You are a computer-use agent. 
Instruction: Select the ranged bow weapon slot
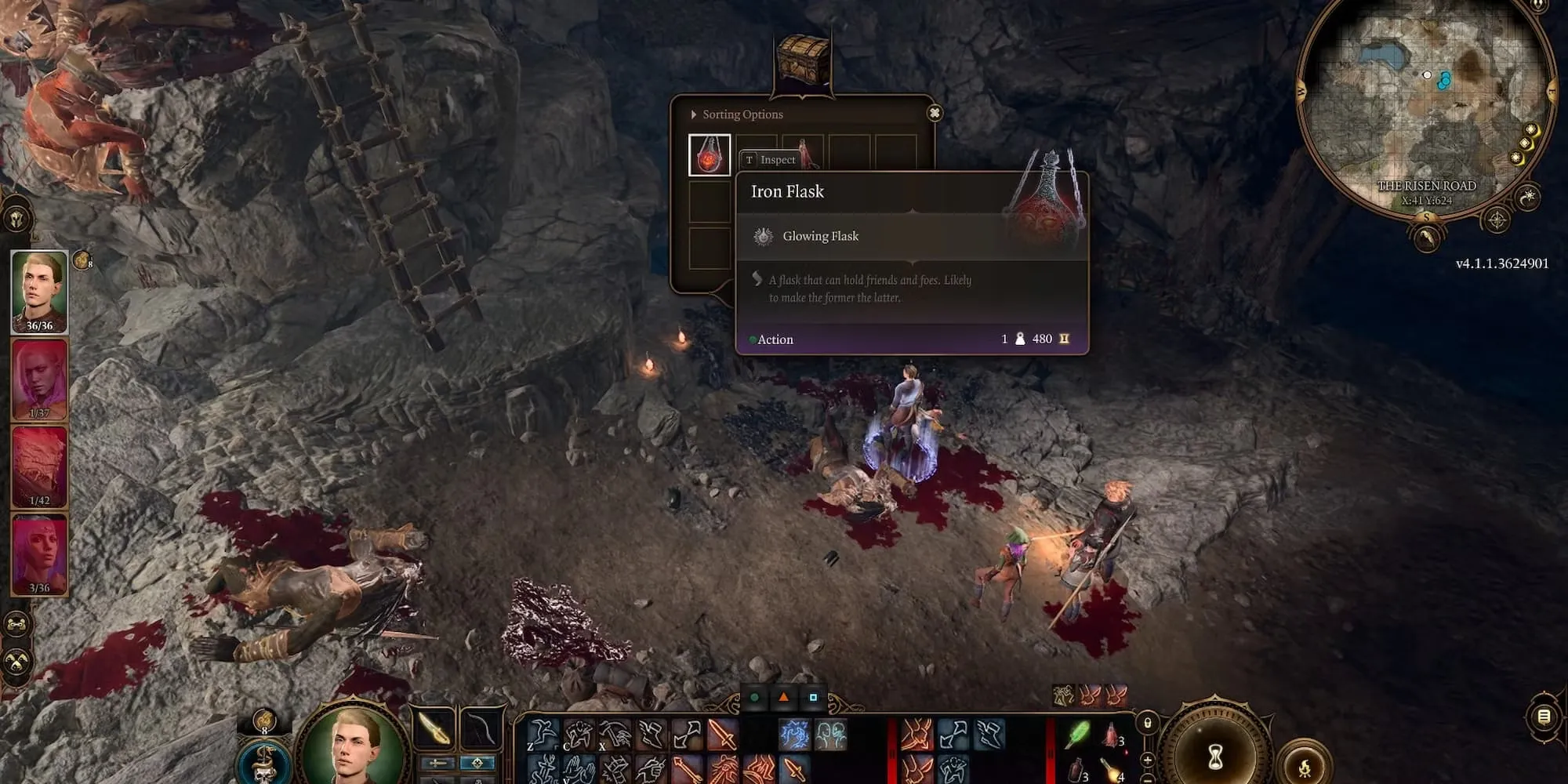[x=481, y=728]
